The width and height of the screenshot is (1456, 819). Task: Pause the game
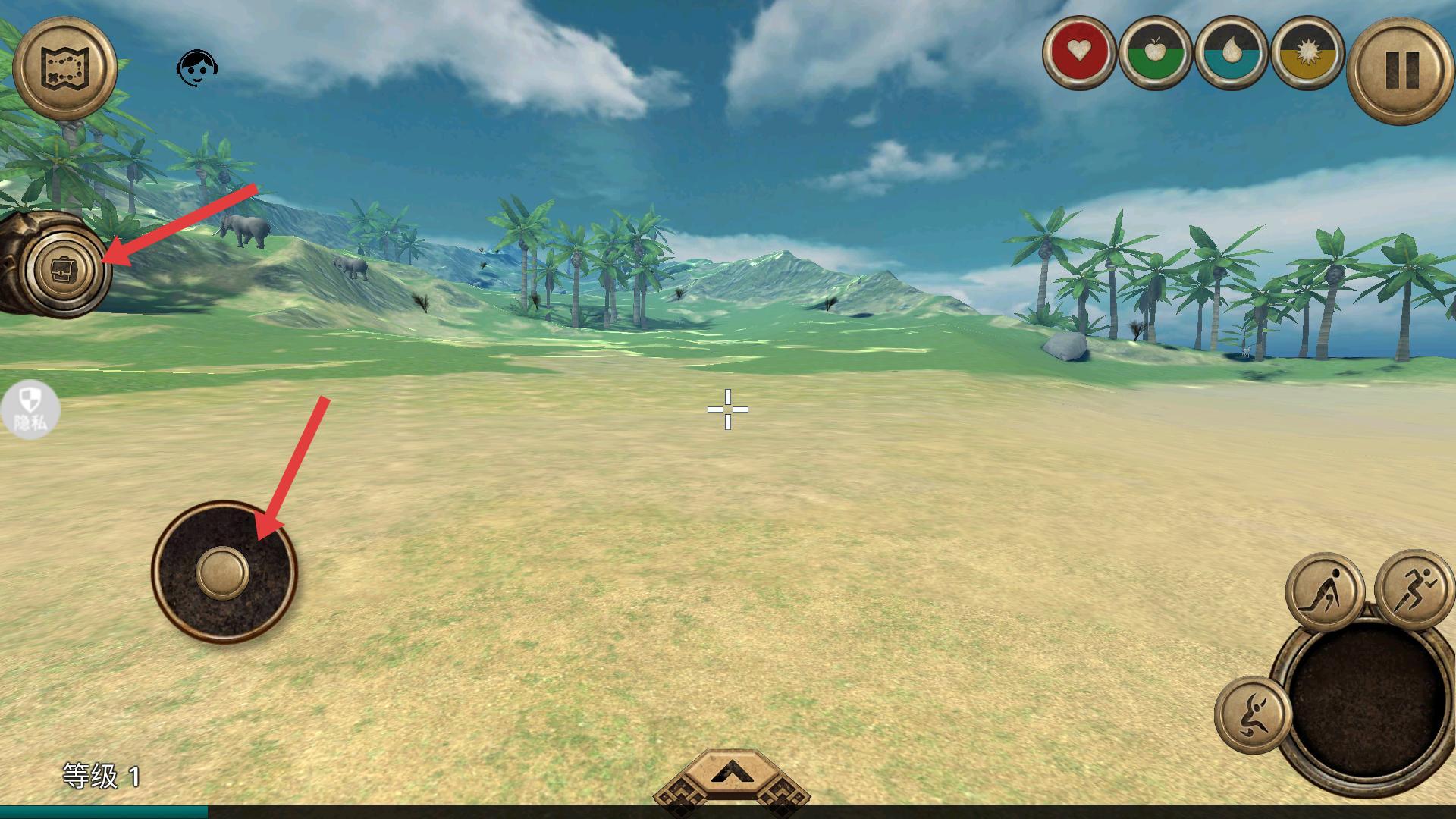[1401, 70]
